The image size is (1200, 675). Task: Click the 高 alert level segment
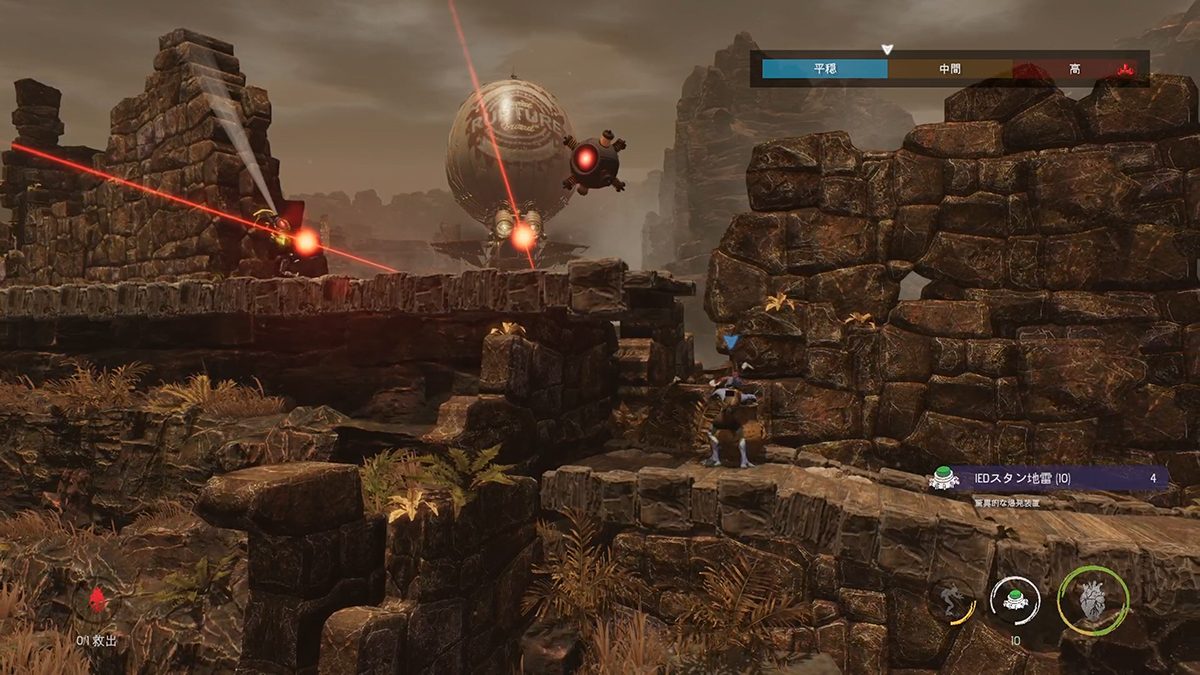pos(1075,69)
